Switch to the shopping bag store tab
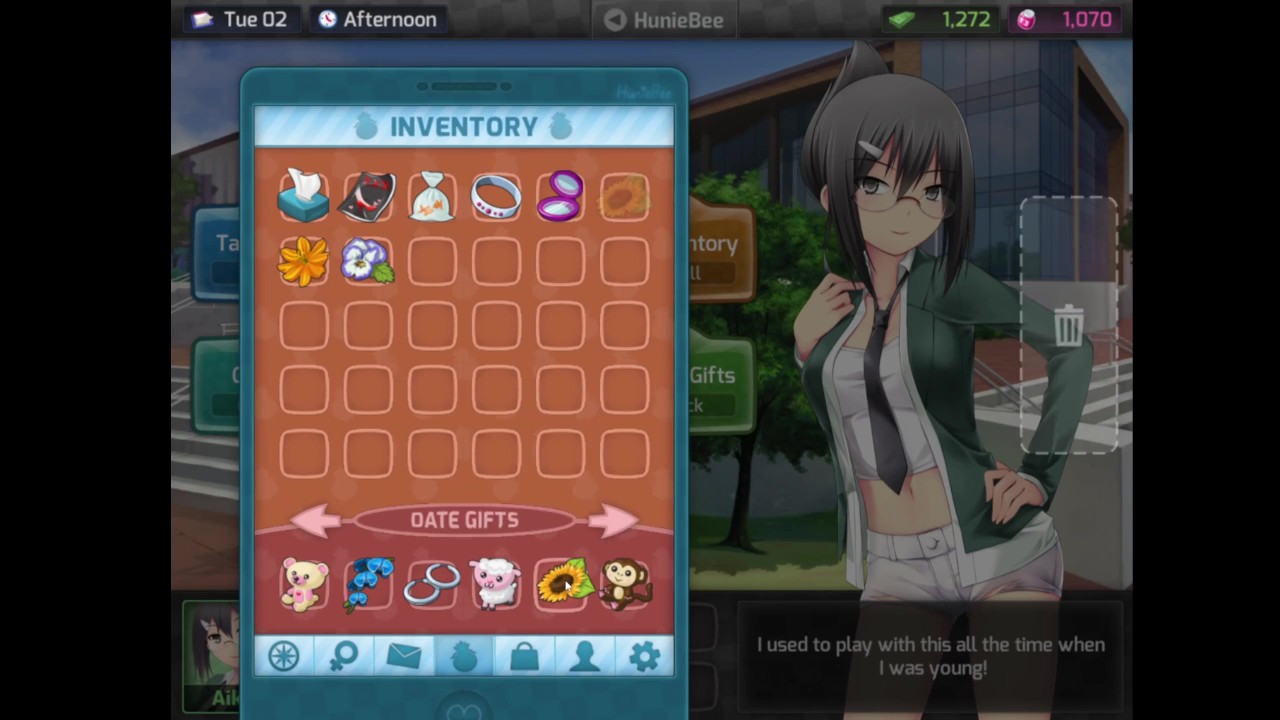 (524, 656)
